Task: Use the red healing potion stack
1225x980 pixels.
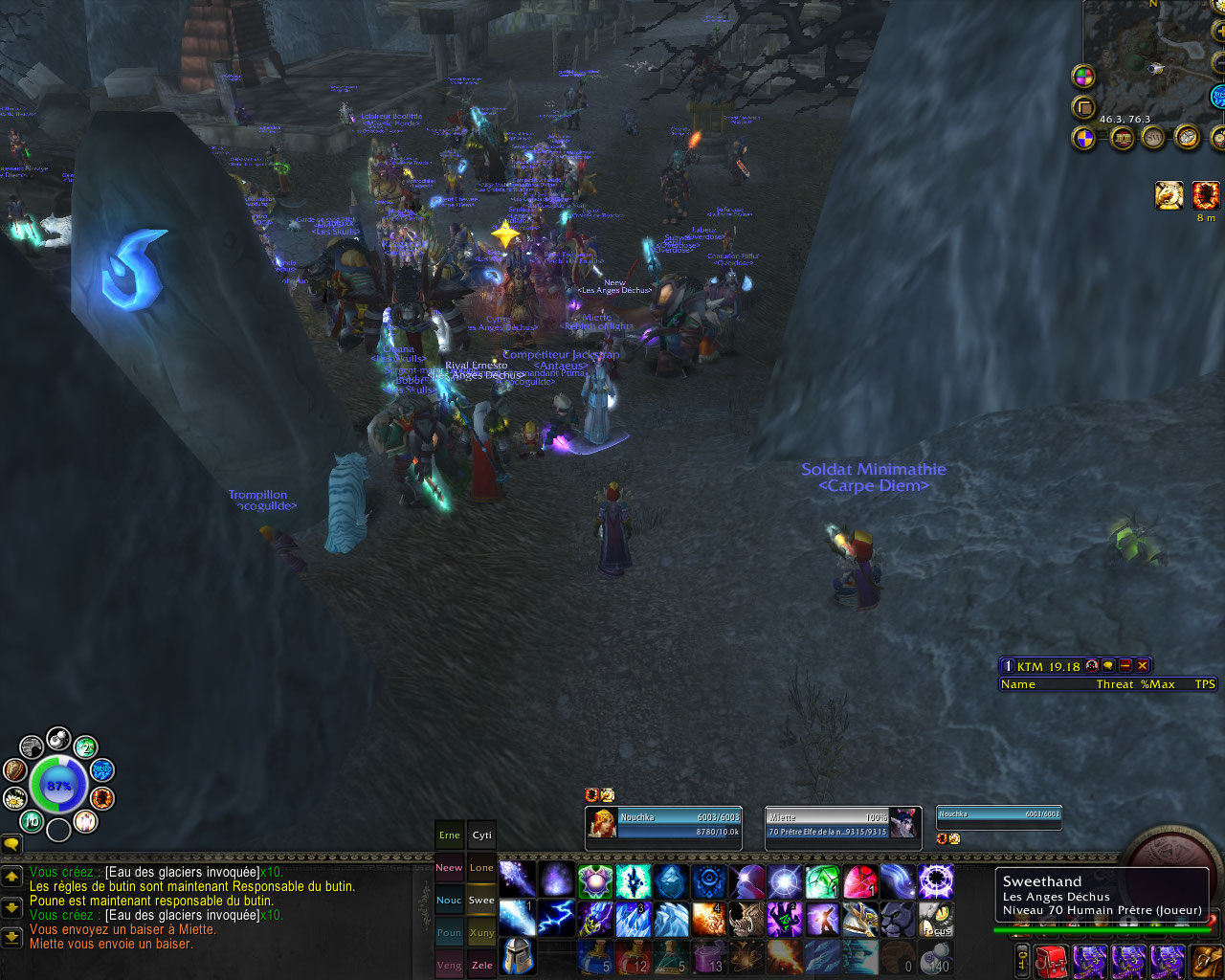Action: pos(633,956)
